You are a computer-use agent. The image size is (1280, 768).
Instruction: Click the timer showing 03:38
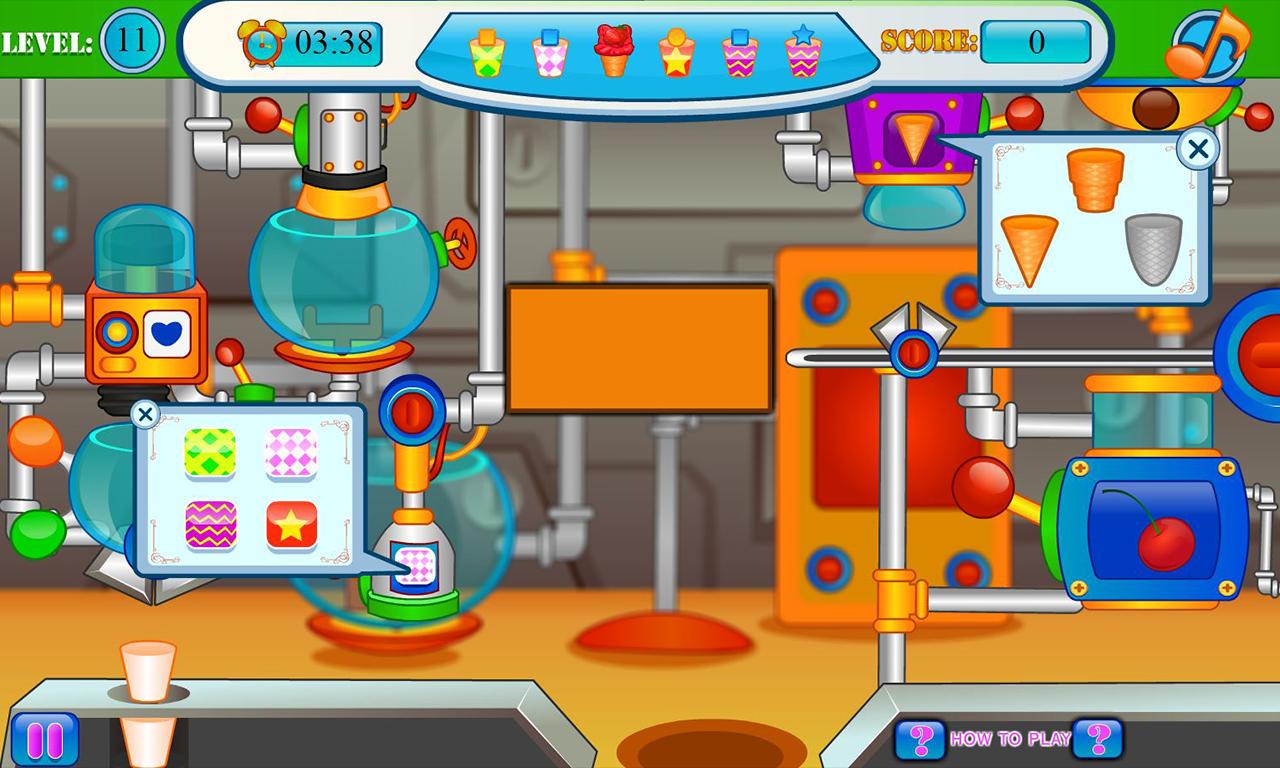(335, 44)
